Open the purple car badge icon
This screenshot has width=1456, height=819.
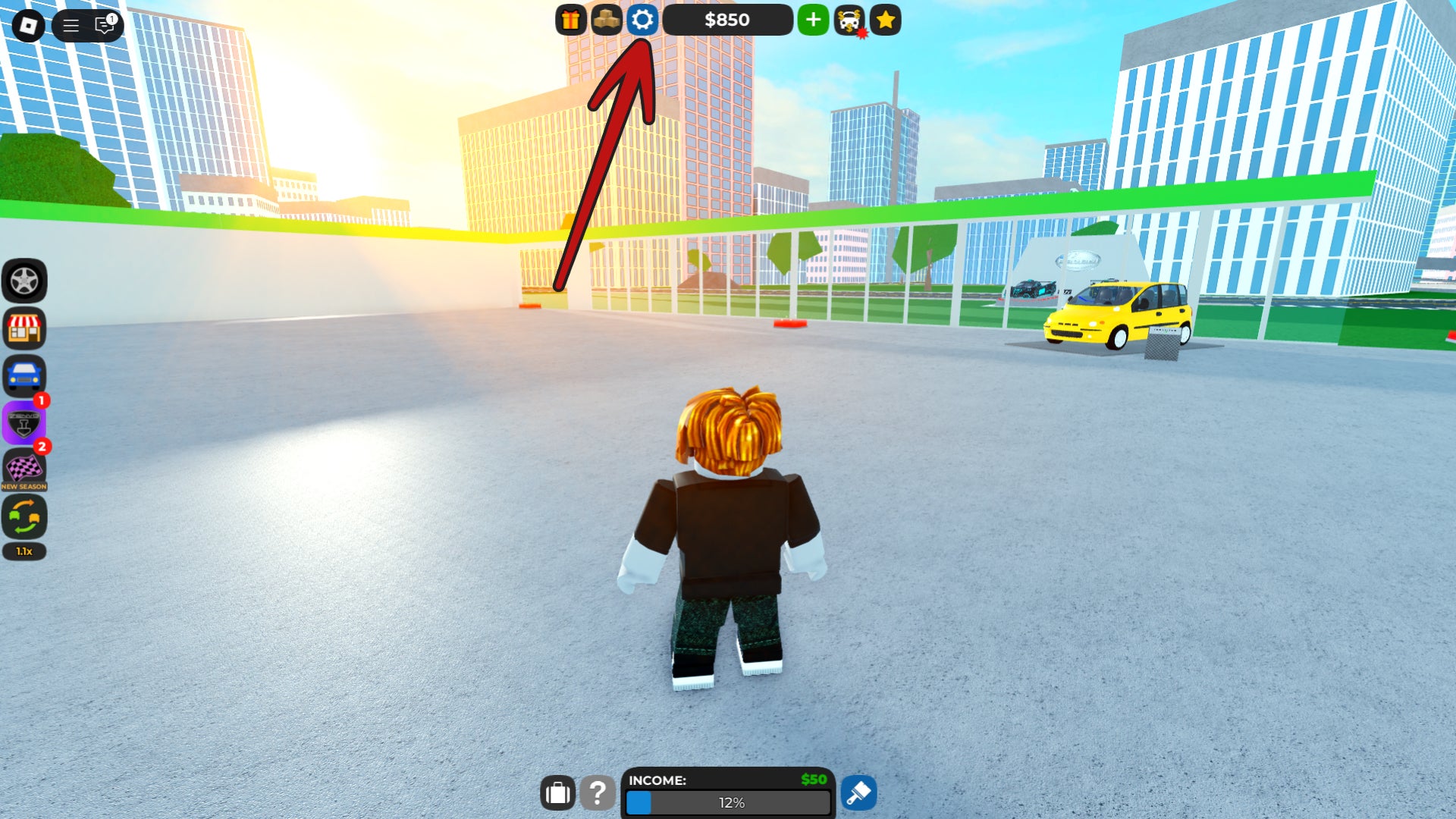[x=24, y=422]
